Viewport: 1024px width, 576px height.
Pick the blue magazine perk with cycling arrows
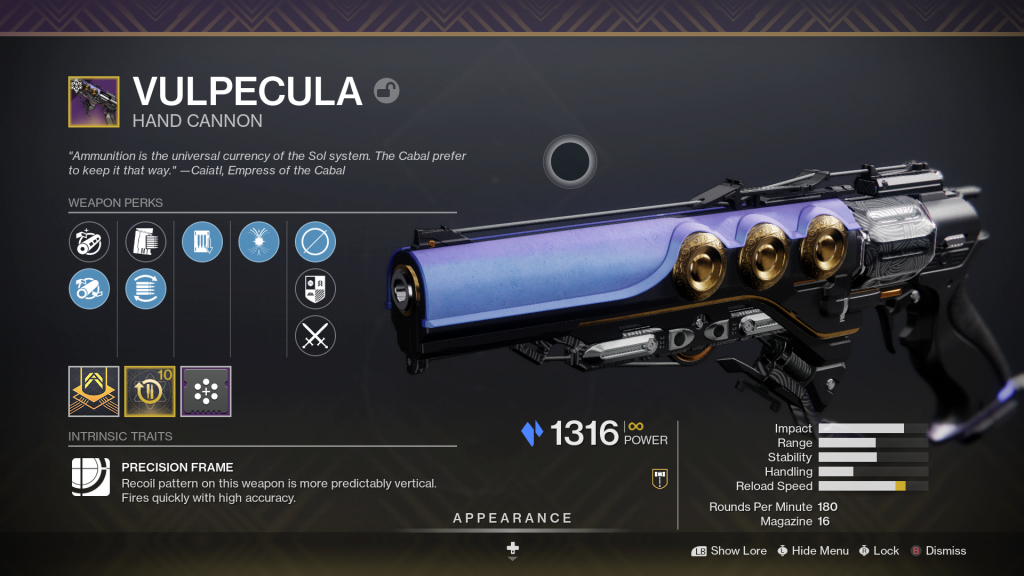[x=146, y=288]
